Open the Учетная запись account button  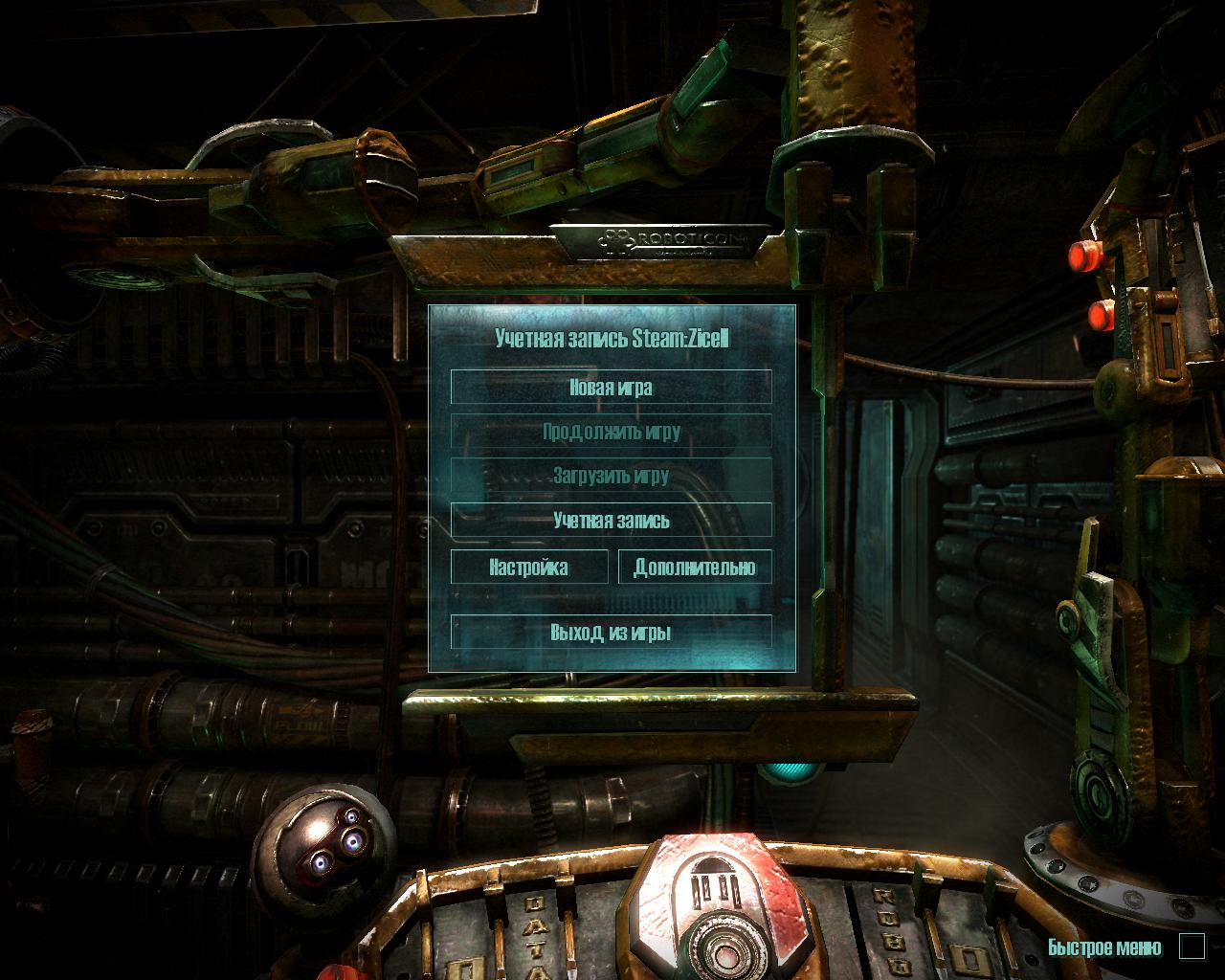point(611,521)
